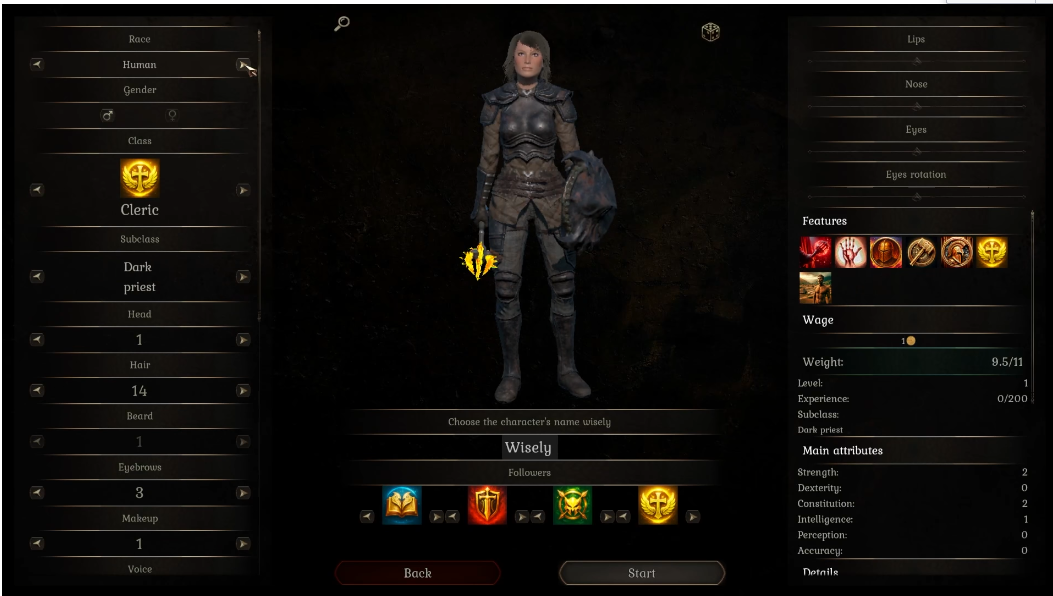Cycle to the previous class before Cleric
This screenshot has height=596, width=1053.
click(x=37, y=189)
